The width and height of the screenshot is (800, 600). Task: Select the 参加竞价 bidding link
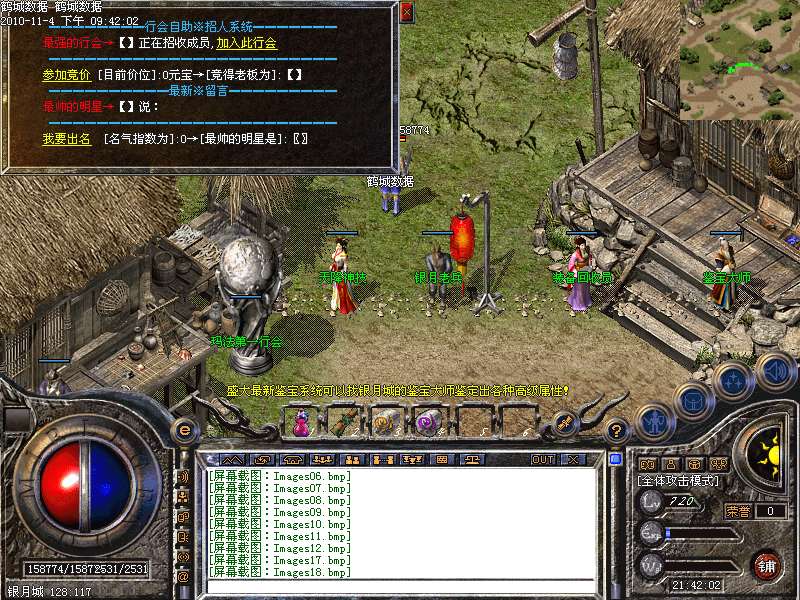66,75
